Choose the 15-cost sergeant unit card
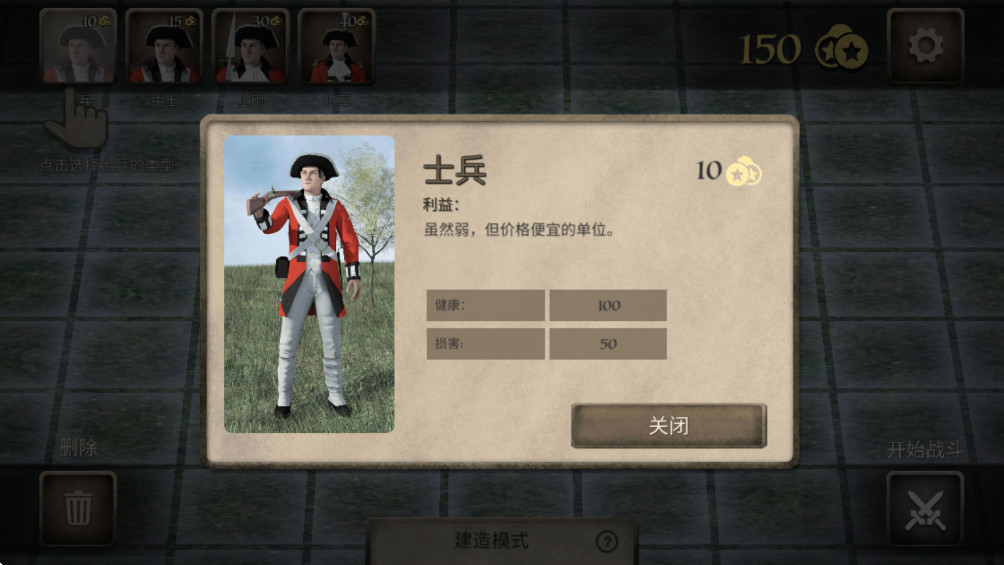This screenshot has width=1004, height=565. click(x=164, y=46)
